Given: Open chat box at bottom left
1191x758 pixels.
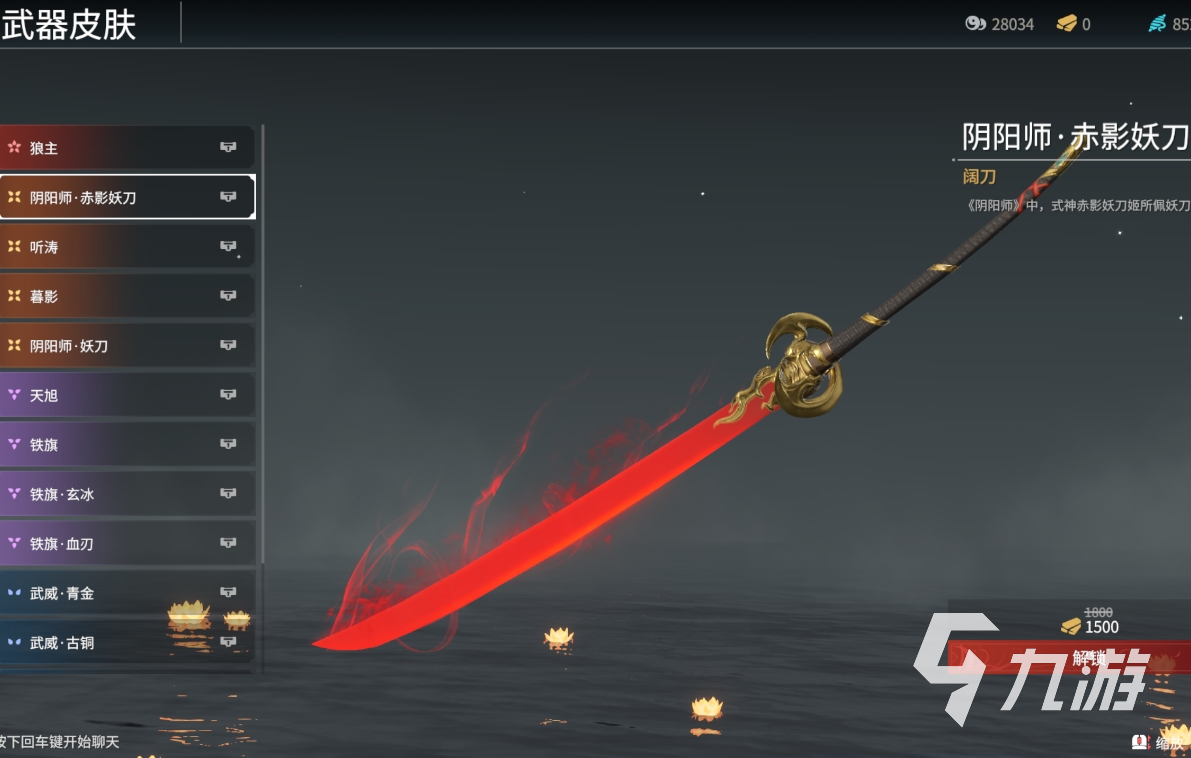Looking at the screenshot, I should pos(60,742).
